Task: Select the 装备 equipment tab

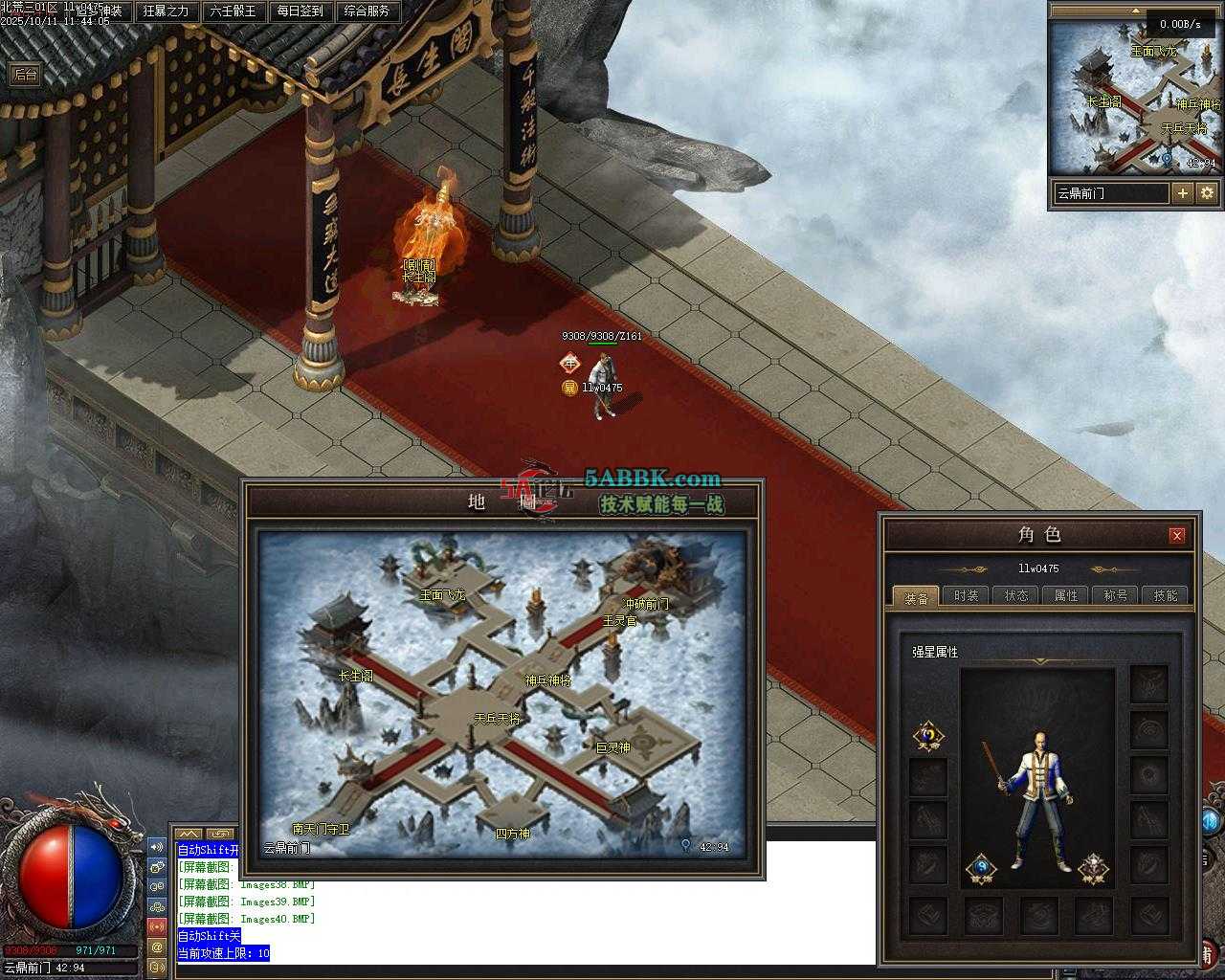Action: coord(916,597)
